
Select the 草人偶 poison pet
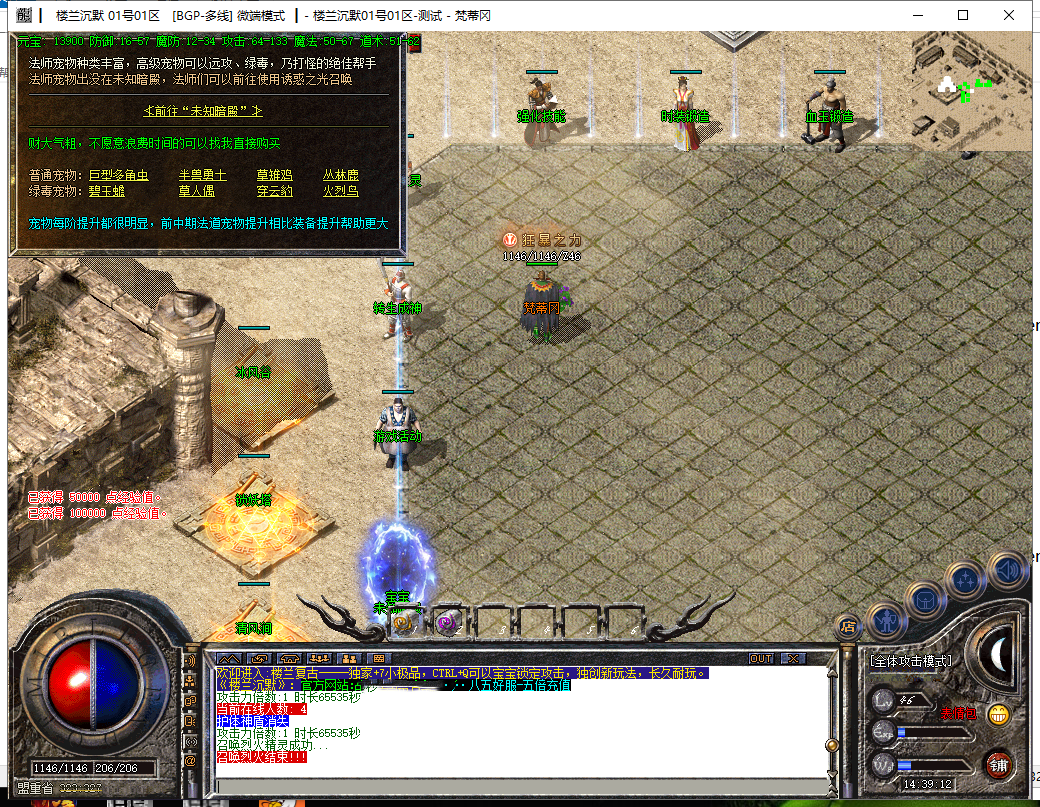click(x=196, y=191)
